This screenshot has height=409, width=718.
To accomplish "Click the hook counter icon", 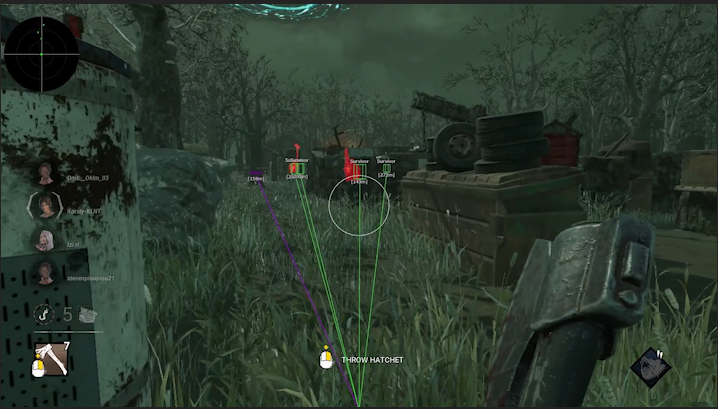I will pyautogui.click(x=43, y=314).
